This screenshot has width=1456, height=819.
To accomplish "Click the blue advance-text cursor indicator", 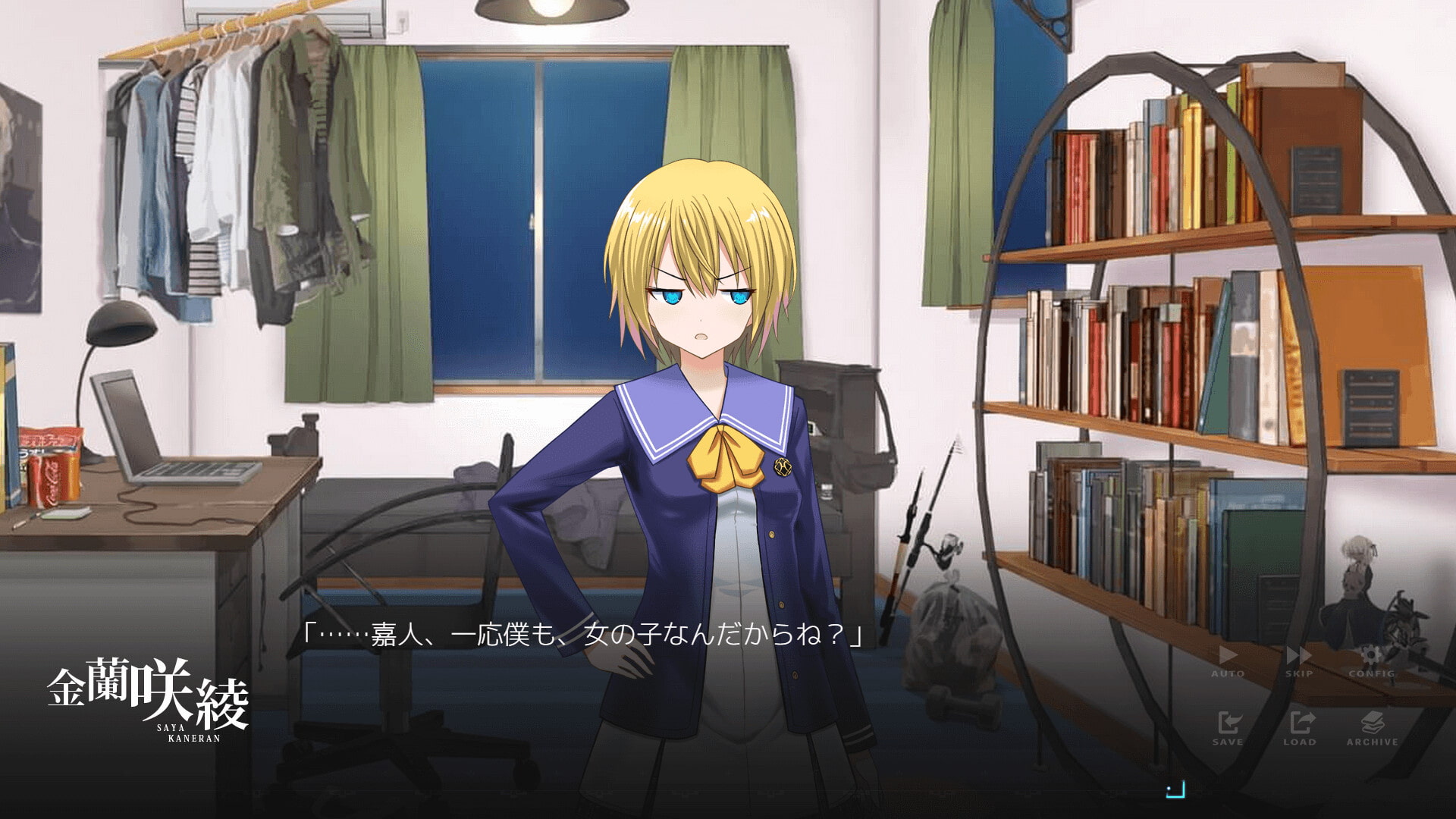I will 1175,790.
